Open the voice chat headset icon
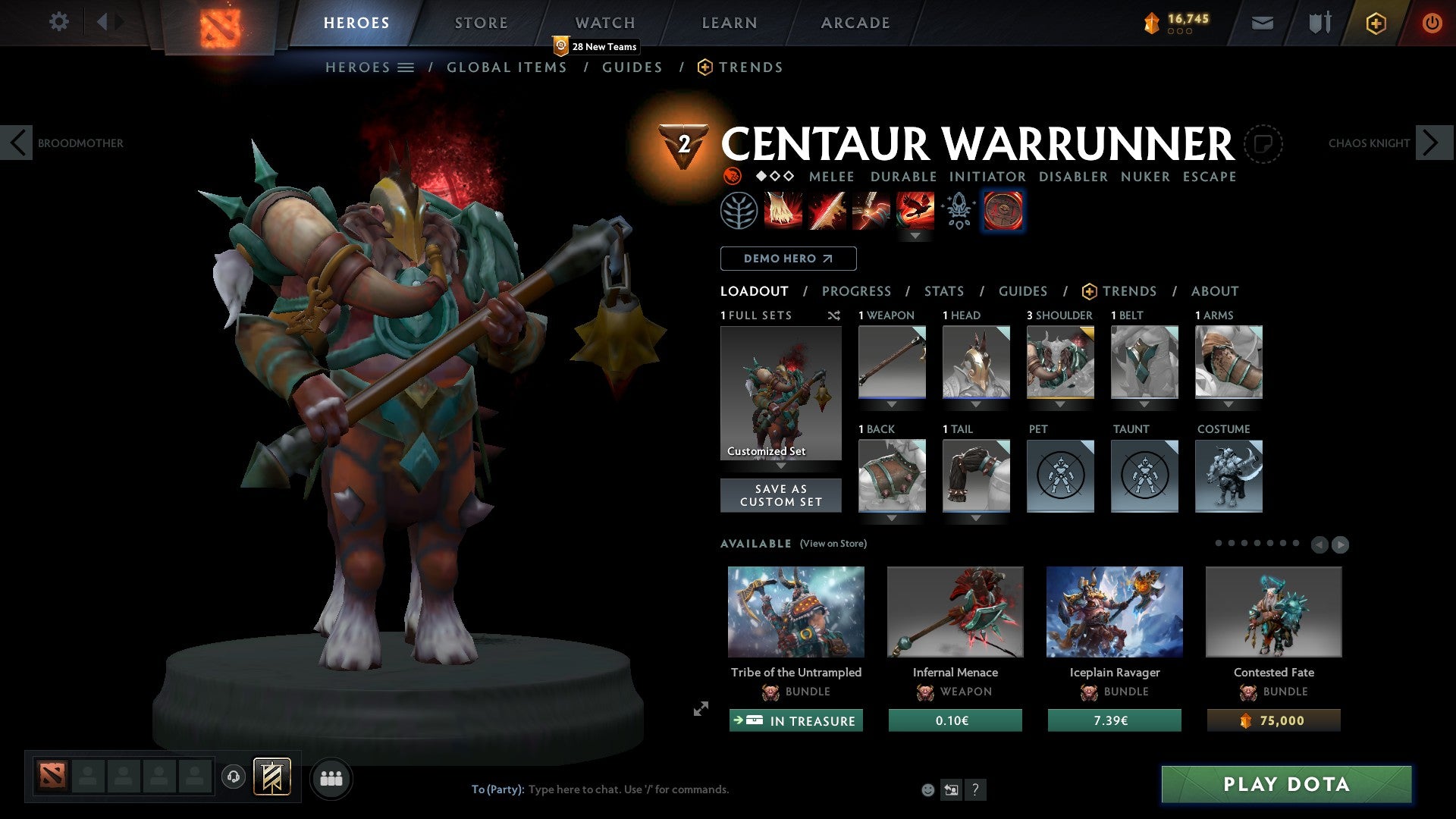1456x819 pixels. pos(234,778)
